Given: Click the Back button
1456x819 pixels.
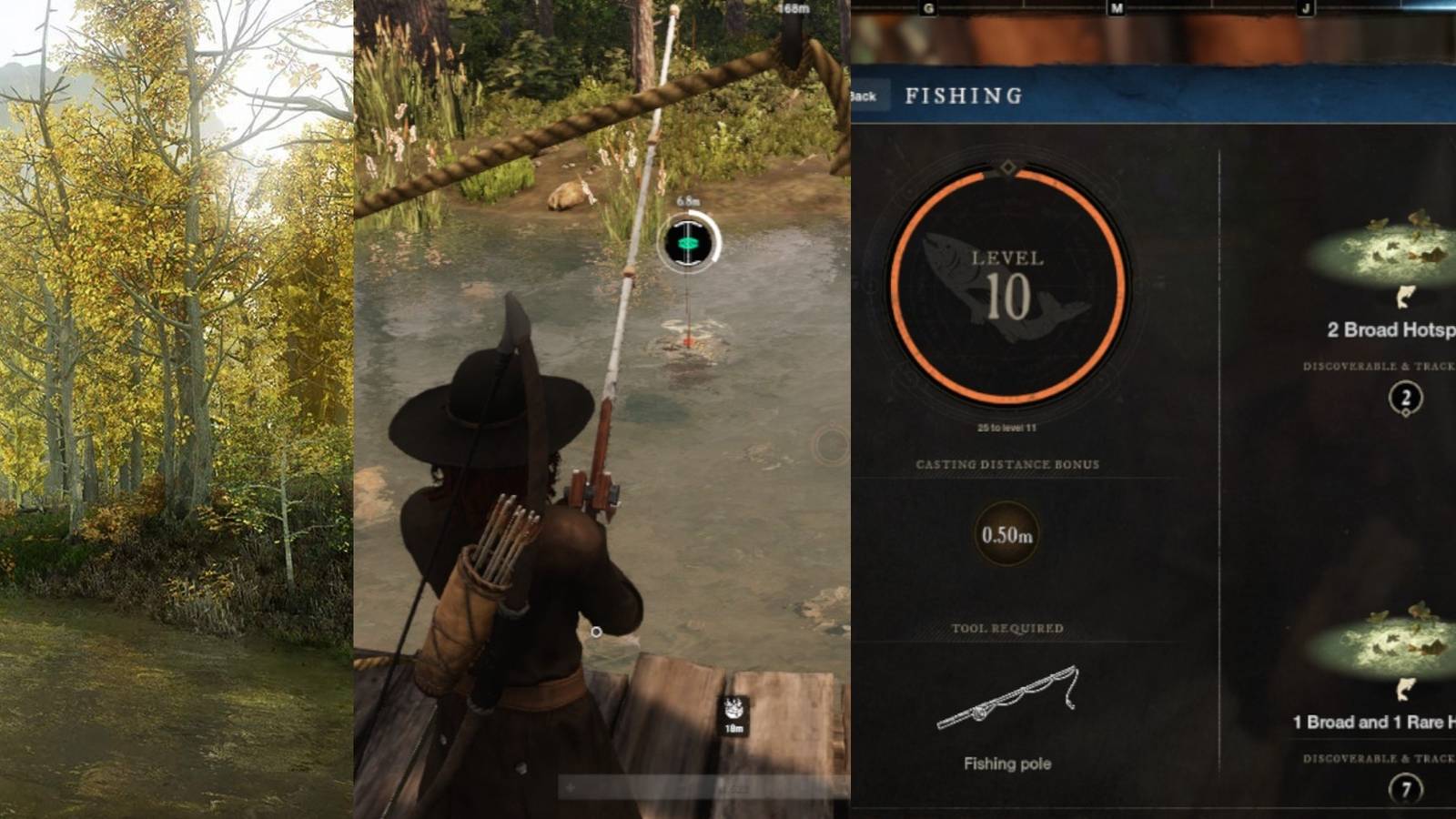Looking at the screenshot, I should (x=864, y=95).
